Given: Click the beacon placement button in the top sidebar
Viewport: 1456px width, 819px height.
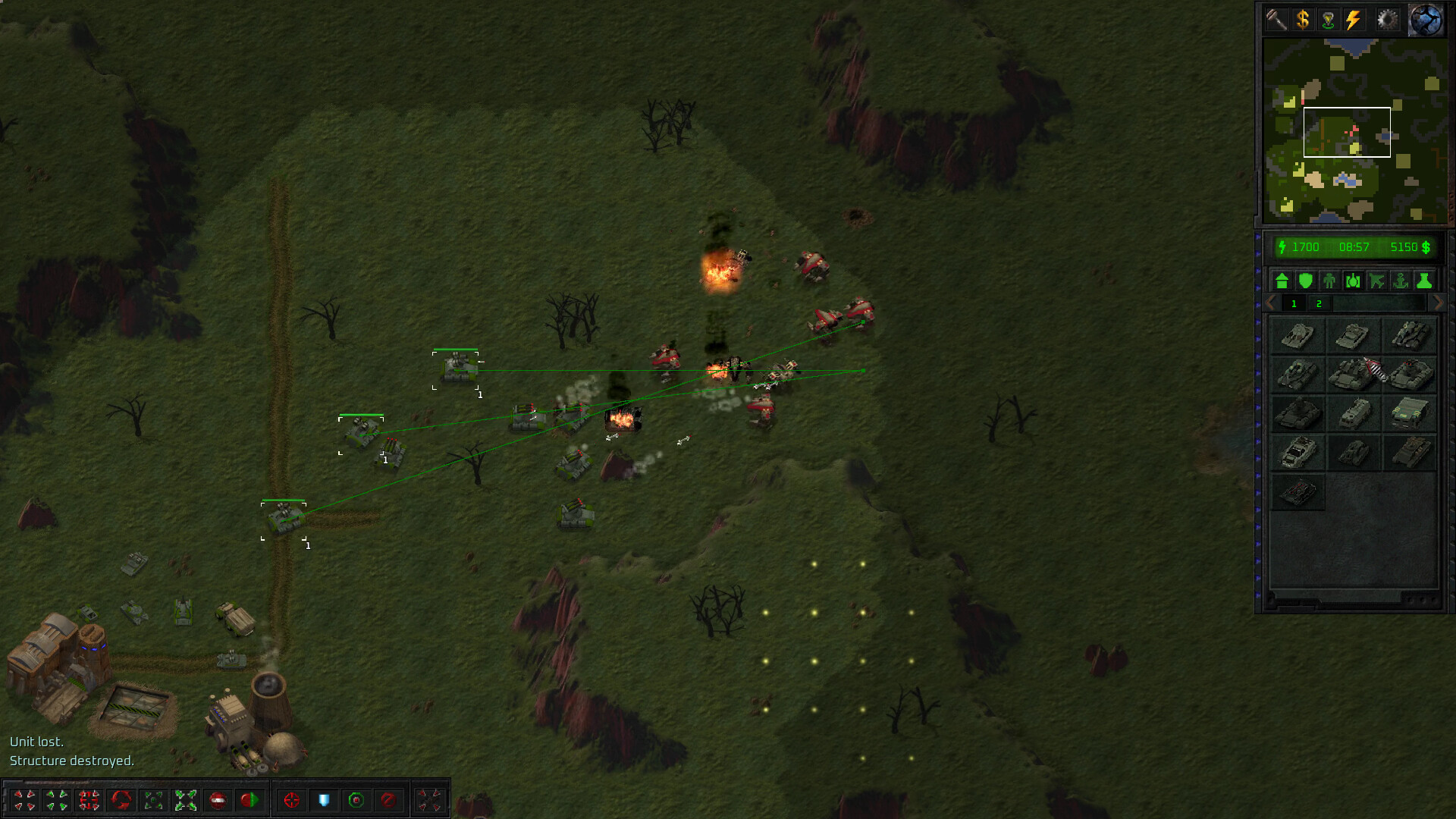Looking at the screenshot, I should point(1328,19).
